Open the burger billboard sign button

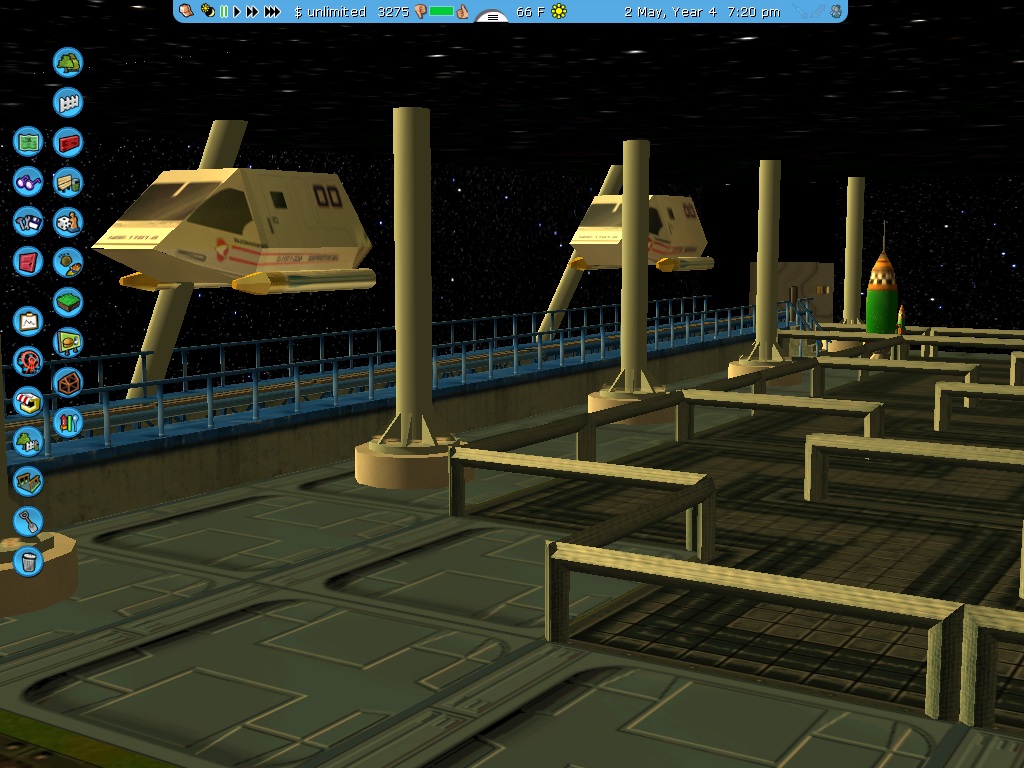[x=68, y=342]
